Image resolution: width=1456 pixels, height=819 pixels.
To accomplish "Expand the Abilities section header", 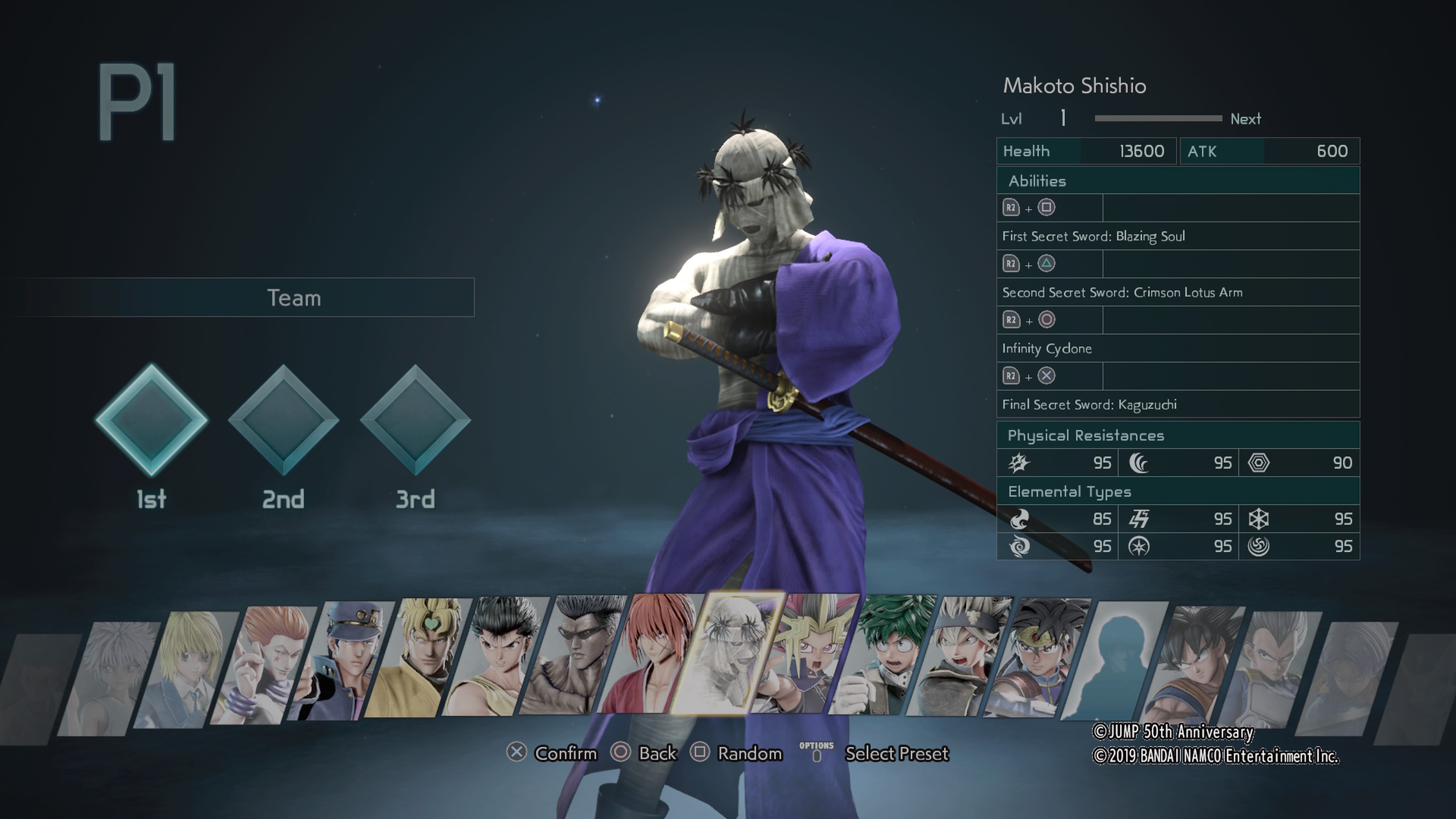I will click(x=1178, y=181).
